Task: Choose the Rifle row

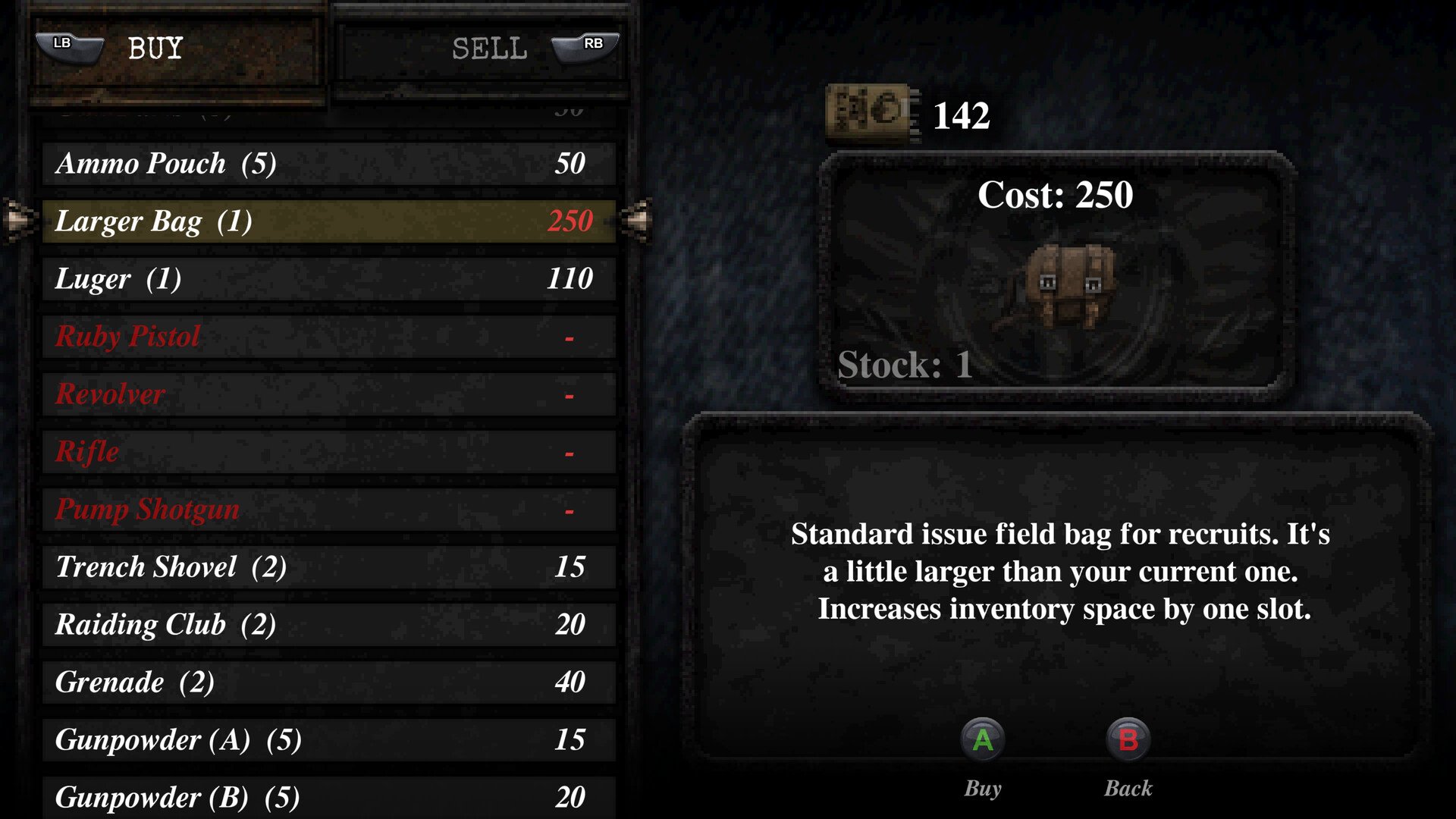Action: click(x=328, y=452)
